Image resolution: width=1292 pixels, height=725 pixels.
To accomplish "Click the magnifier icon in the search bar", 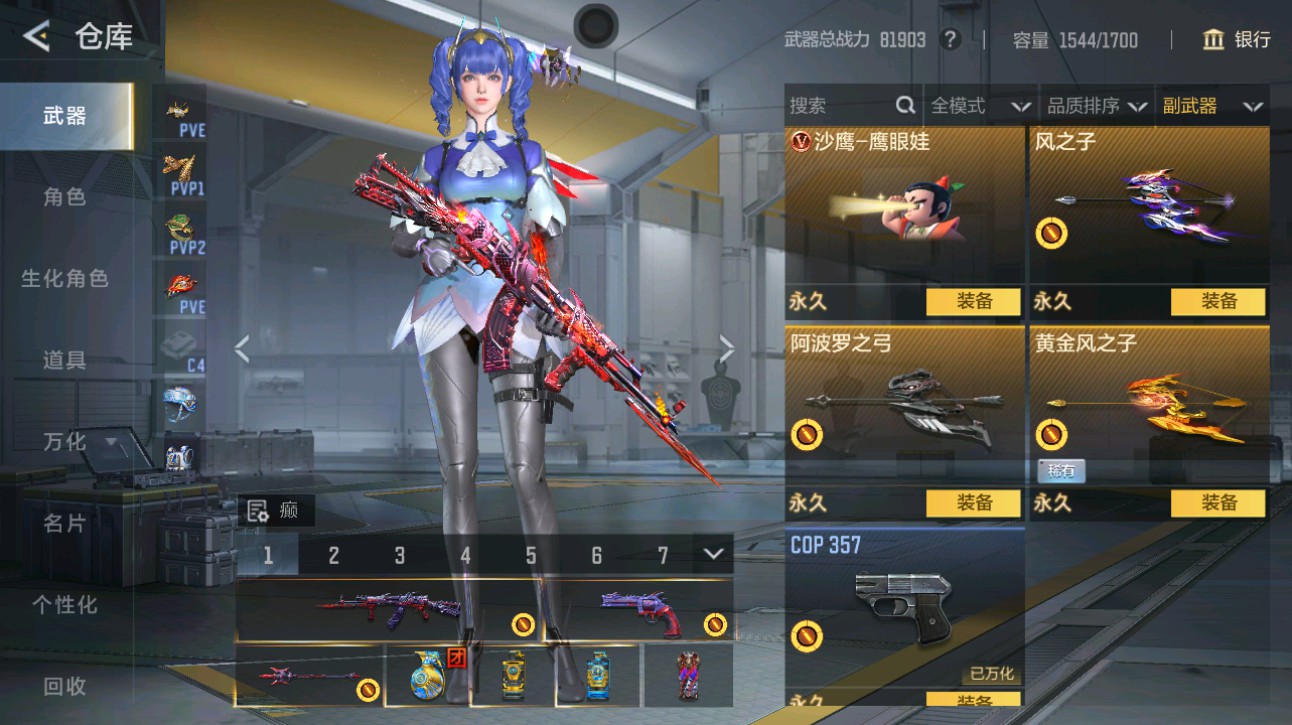I will pyautogui.click(x=905, y=104).
